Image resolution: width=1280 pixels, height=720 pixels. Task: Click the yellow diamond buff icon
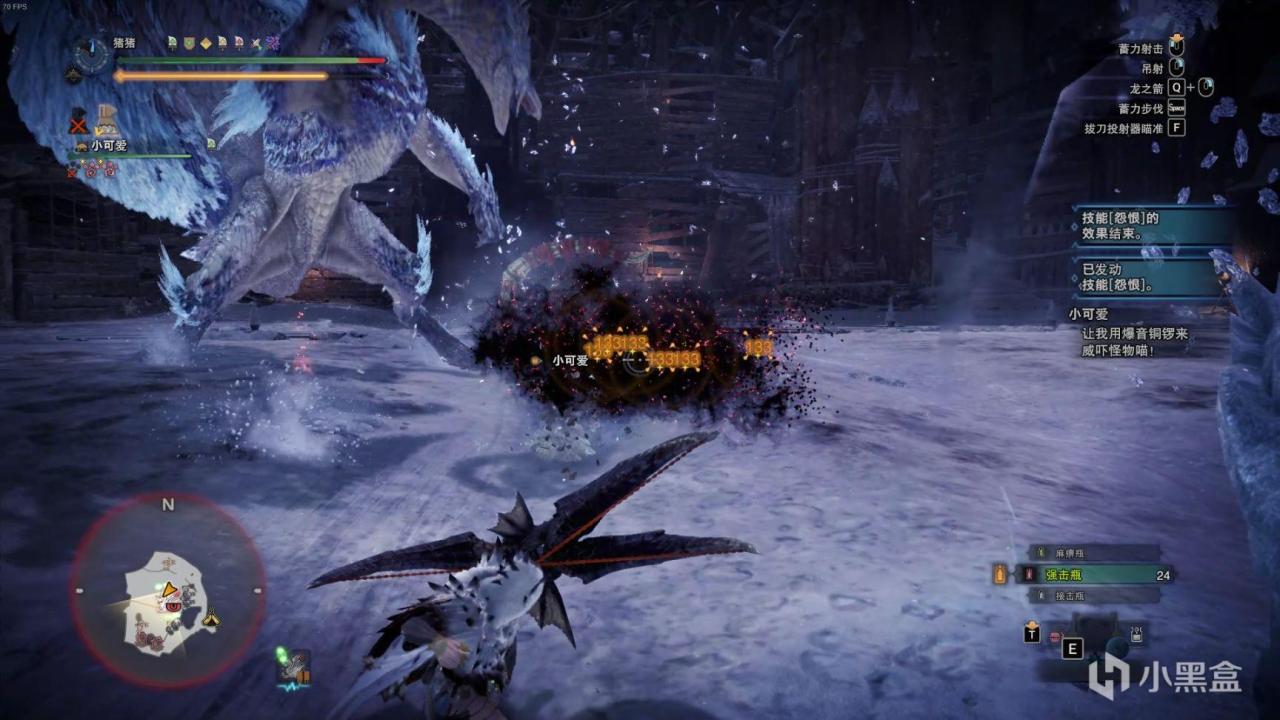(205, 43)
